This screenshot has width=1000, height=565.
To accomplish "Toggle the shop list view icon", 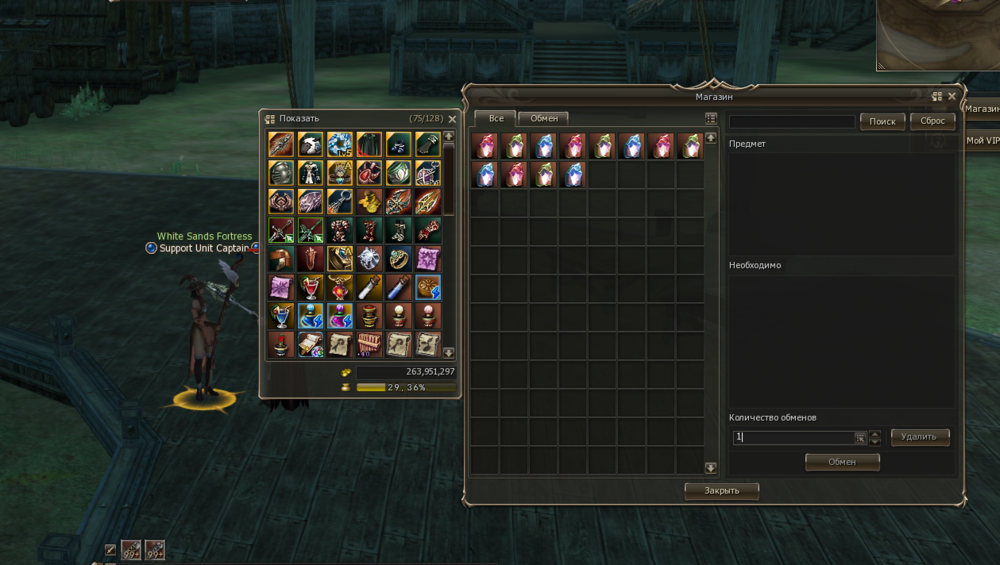I will pos(711,118).
